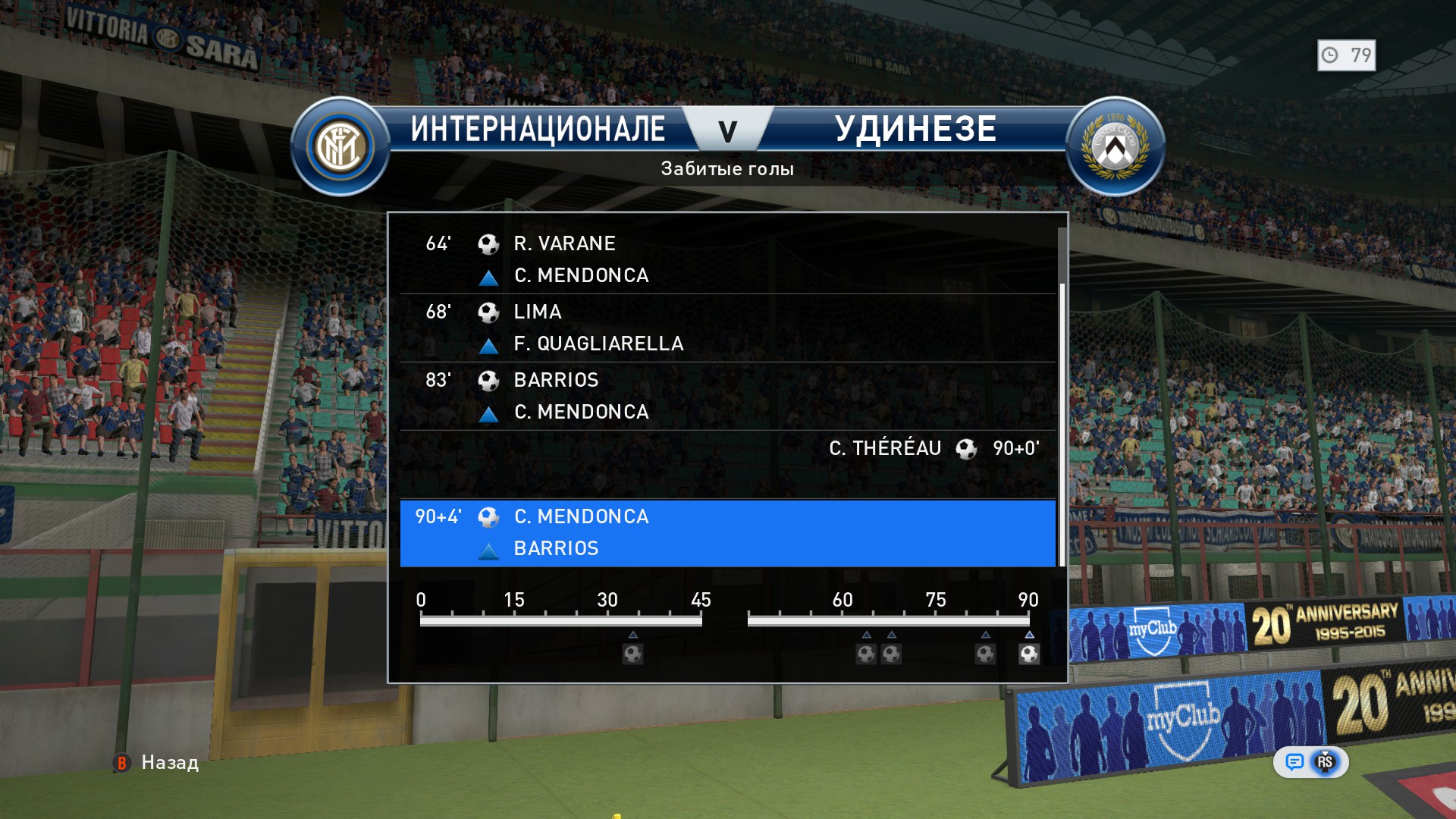This screenshot has width=1456, height=819.
Task: Click the goal list's vertical scrollbar
Action: [1062, 425]
